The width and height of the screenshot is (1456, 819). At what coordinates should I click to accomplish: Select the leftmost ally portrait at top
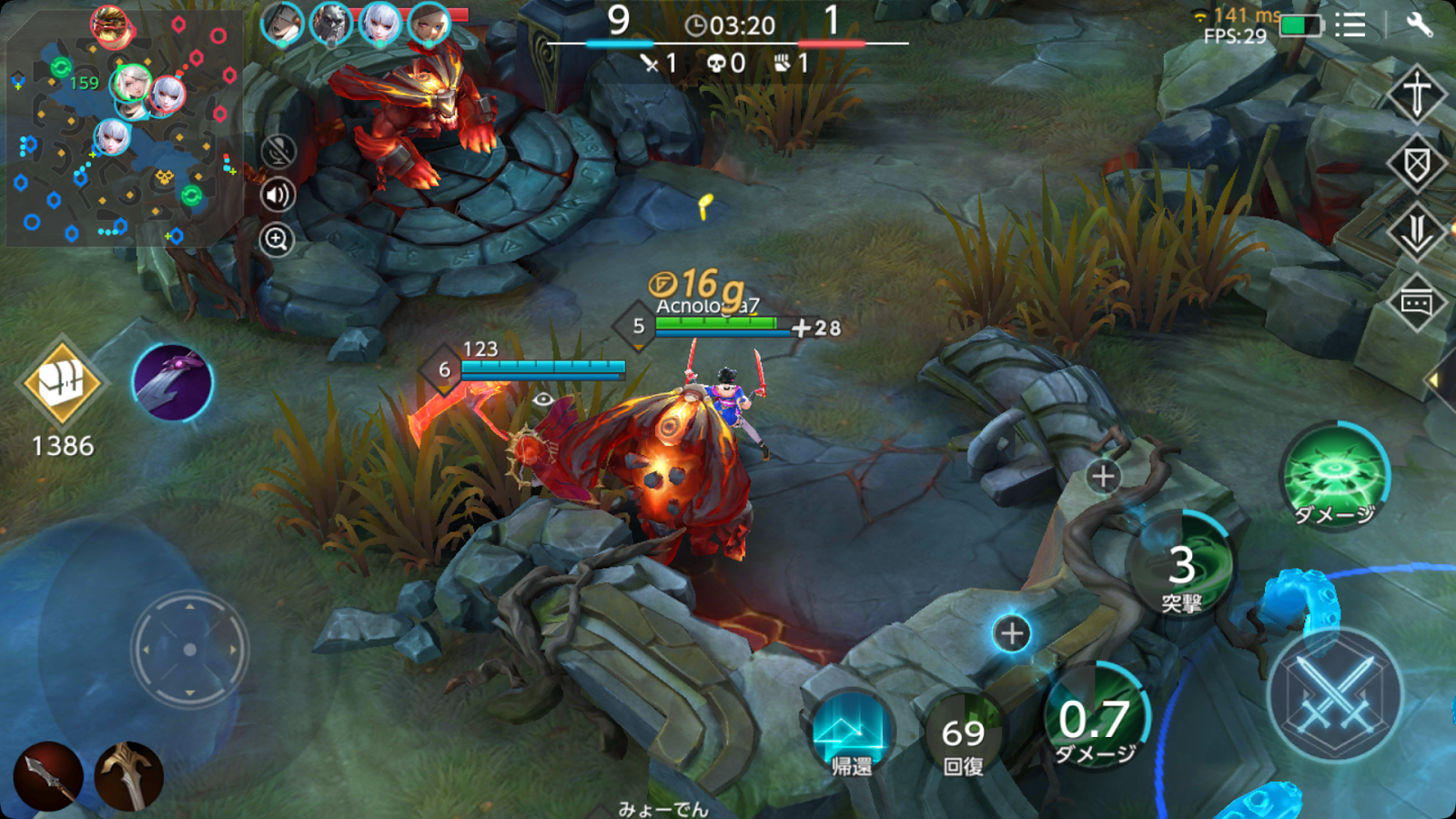click(281, 22)
